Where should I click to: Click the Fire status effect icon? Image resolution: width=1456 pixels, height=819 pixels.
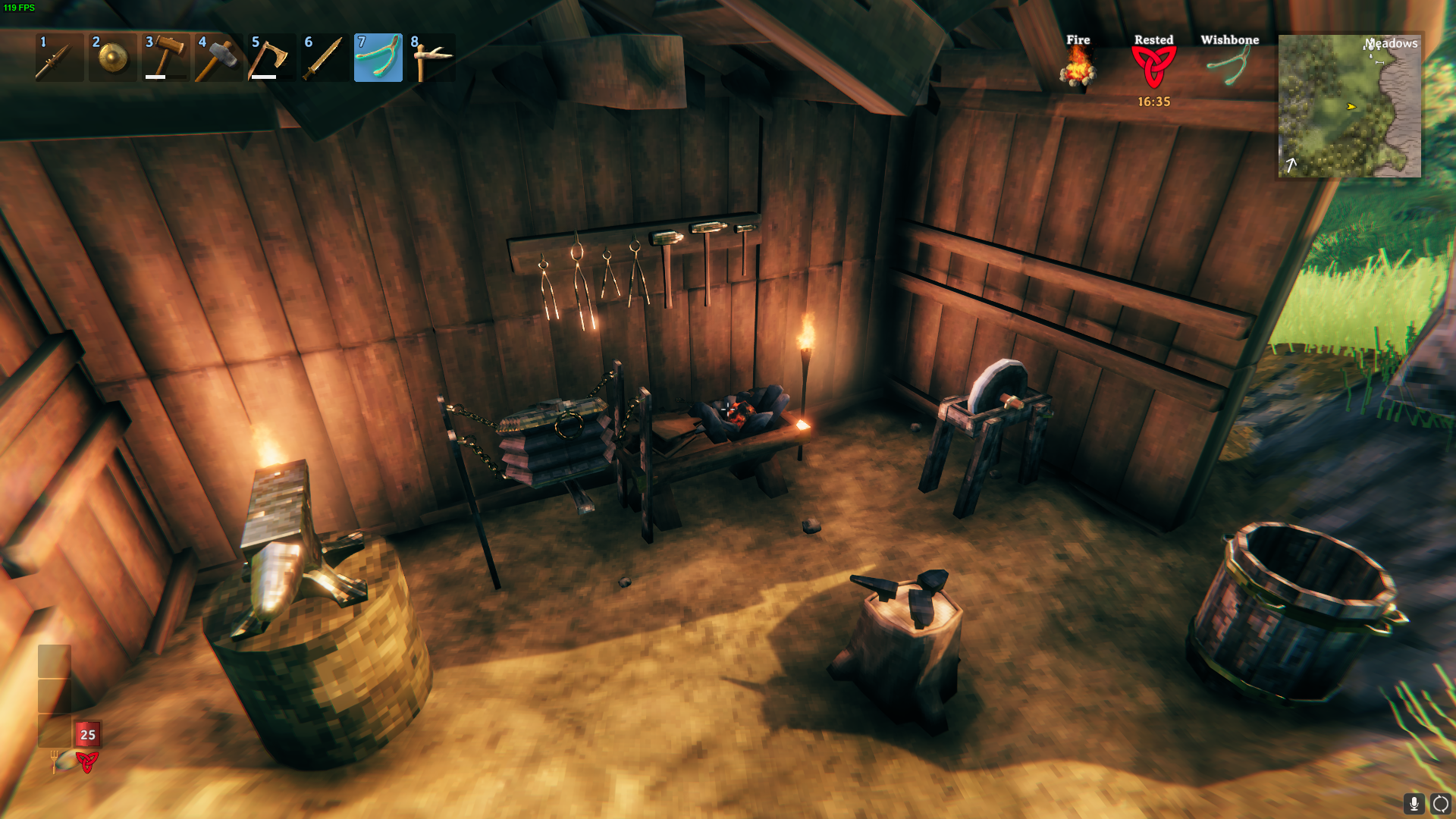pyautogui.click(x=1078, y=67)
